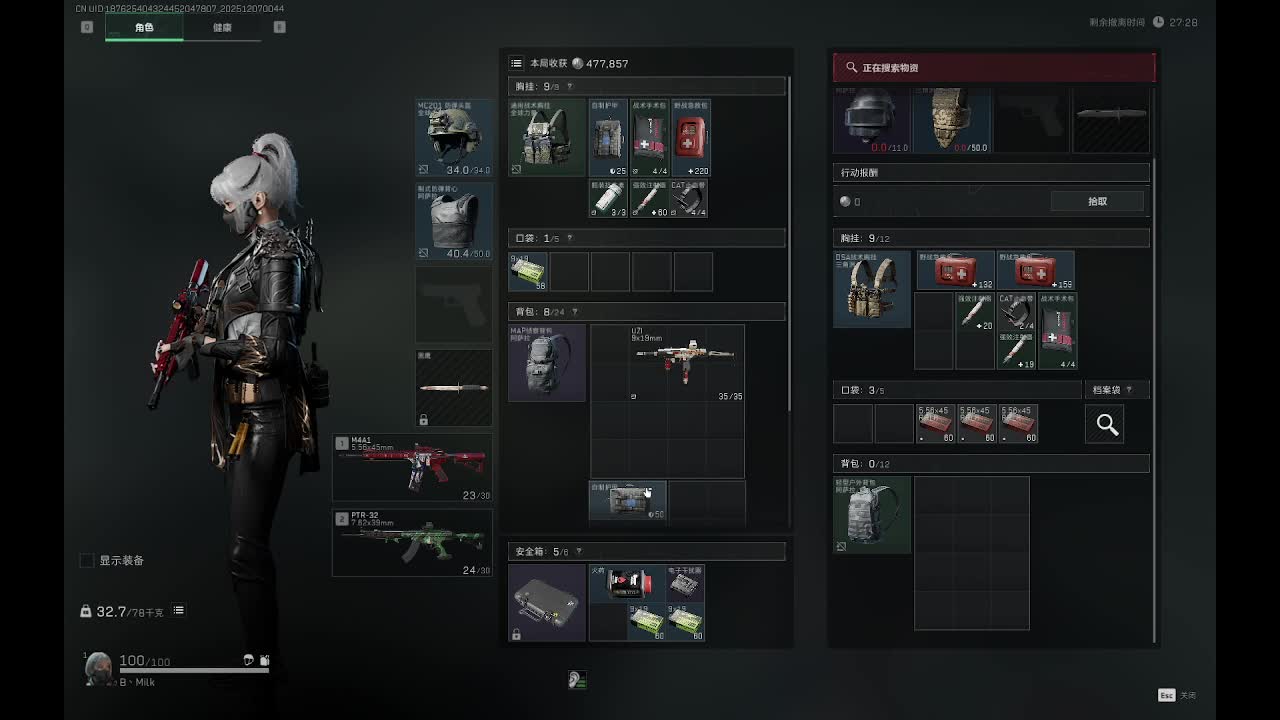This screenshot has height=720, width=1280.
Task: Pick the DSA tactical chest rig loot
Action: 872,290
